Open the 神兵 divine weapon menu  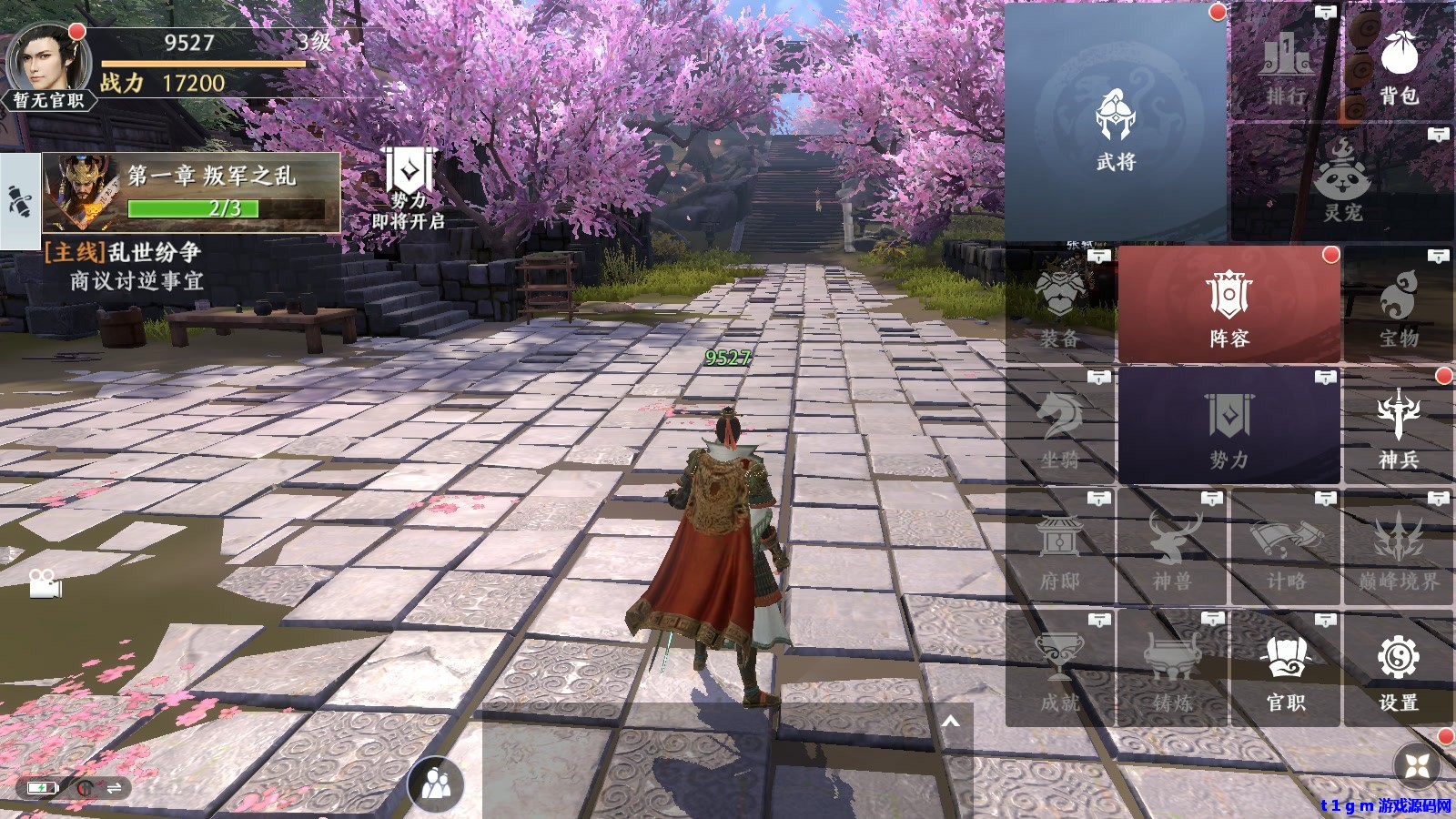(x=1399, y=426)
